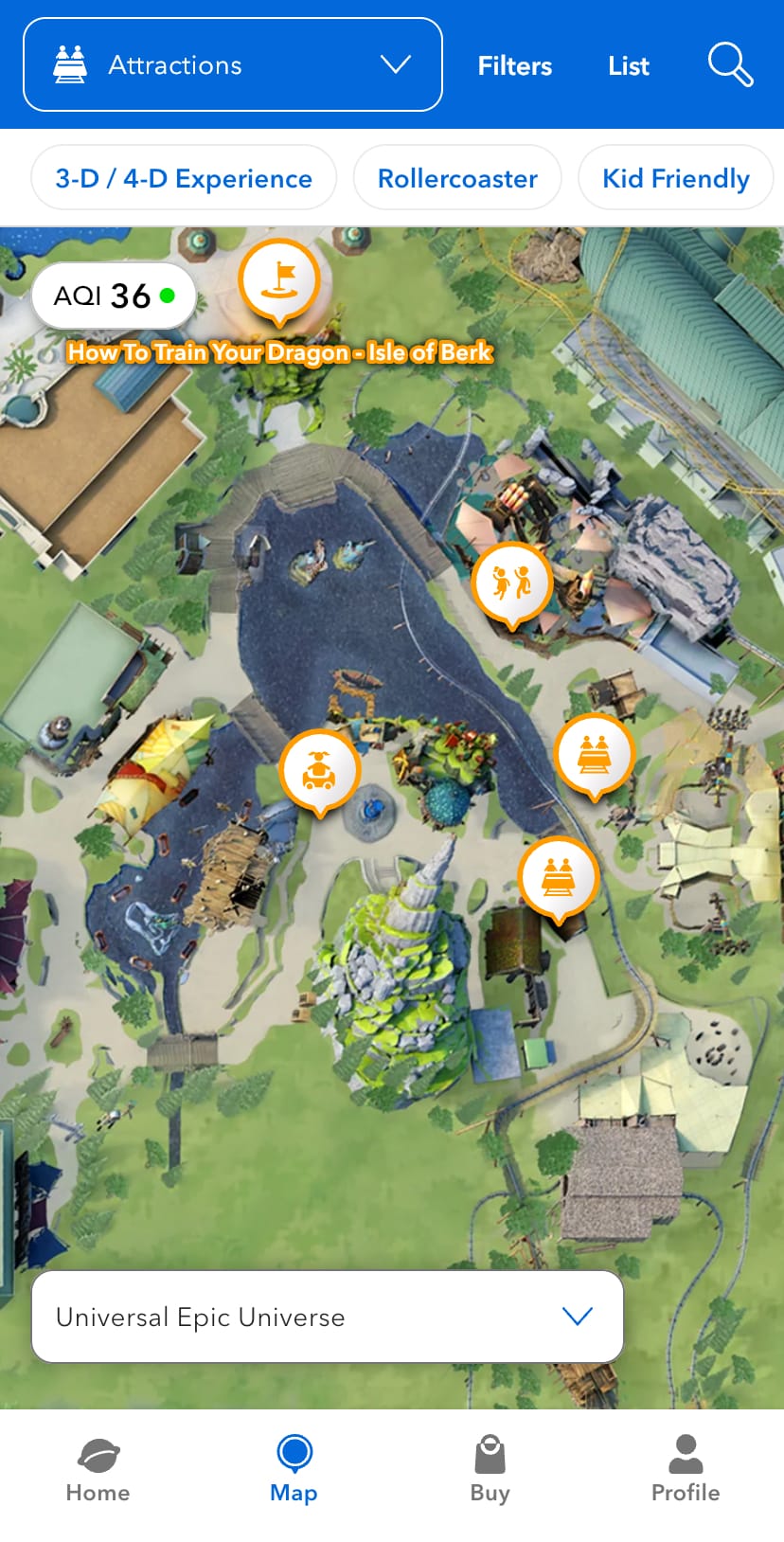This screenshot has height=1542, width=784.
Task: Go to the Home tab
Action: click(98, 1470)
